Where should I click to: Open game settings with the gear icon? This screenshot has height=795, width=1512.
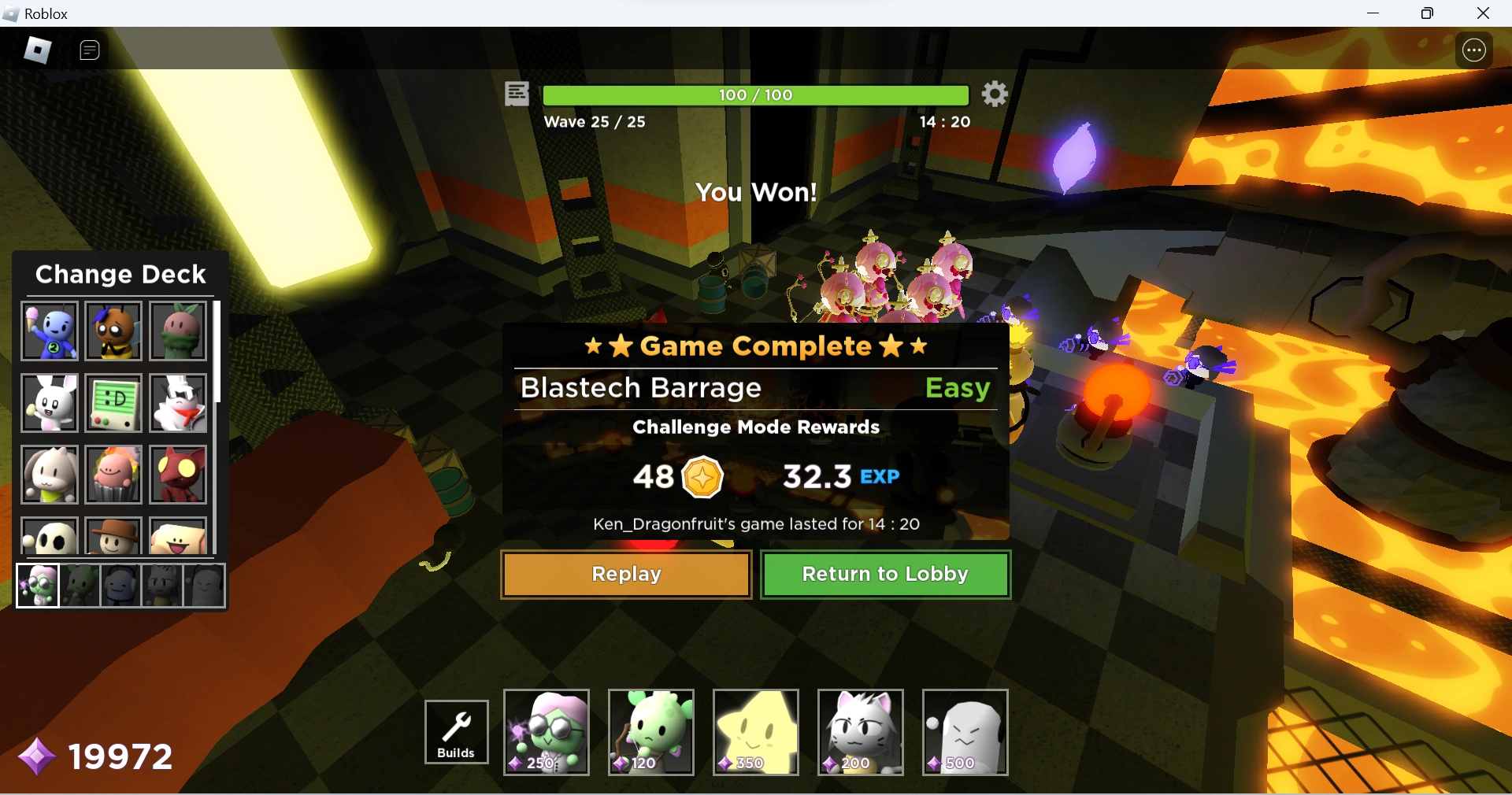[x=994, y=94]
